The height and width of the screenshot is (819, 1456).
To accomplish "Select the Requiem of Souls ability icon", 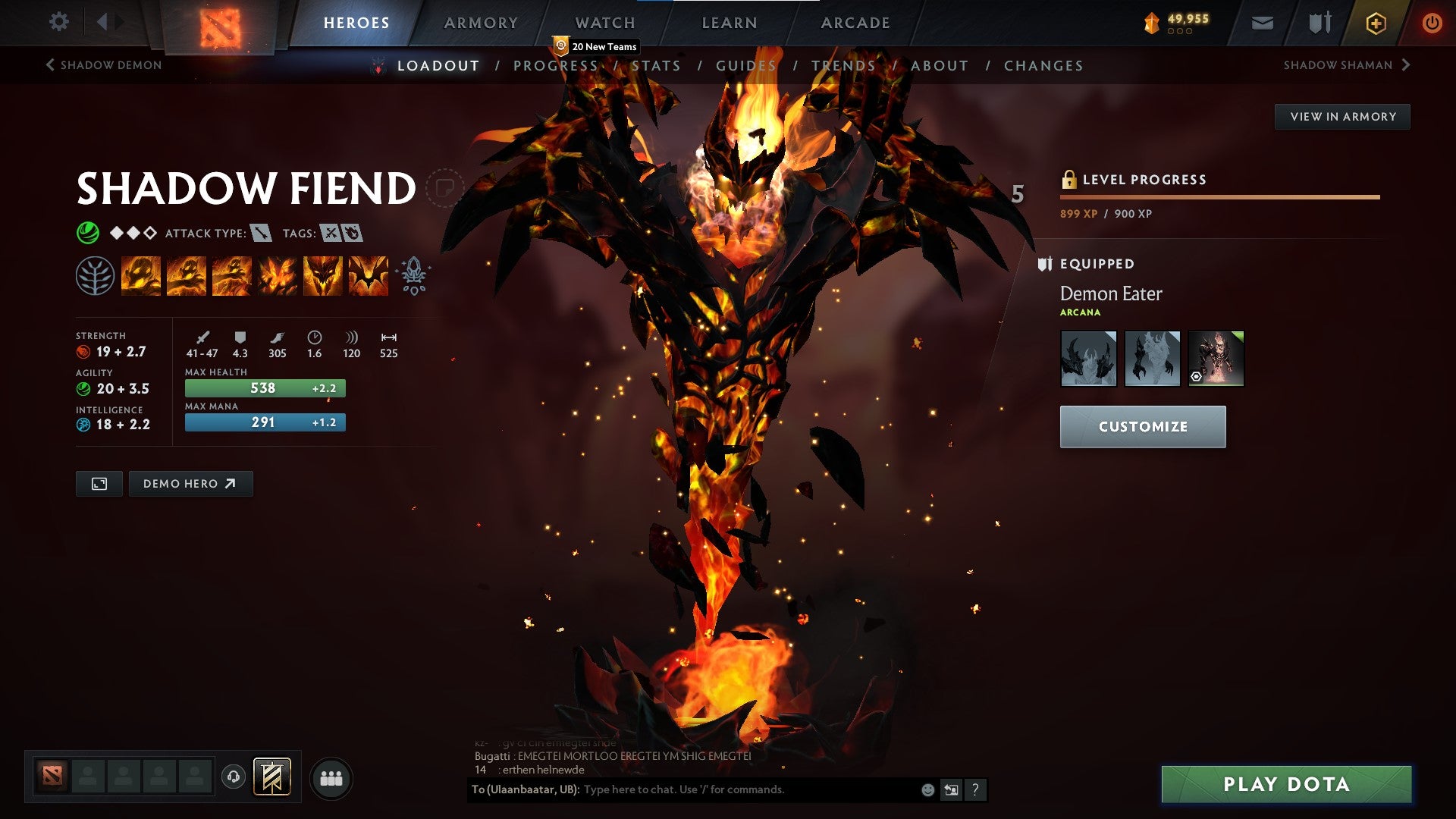I will (x=368, y=275).
